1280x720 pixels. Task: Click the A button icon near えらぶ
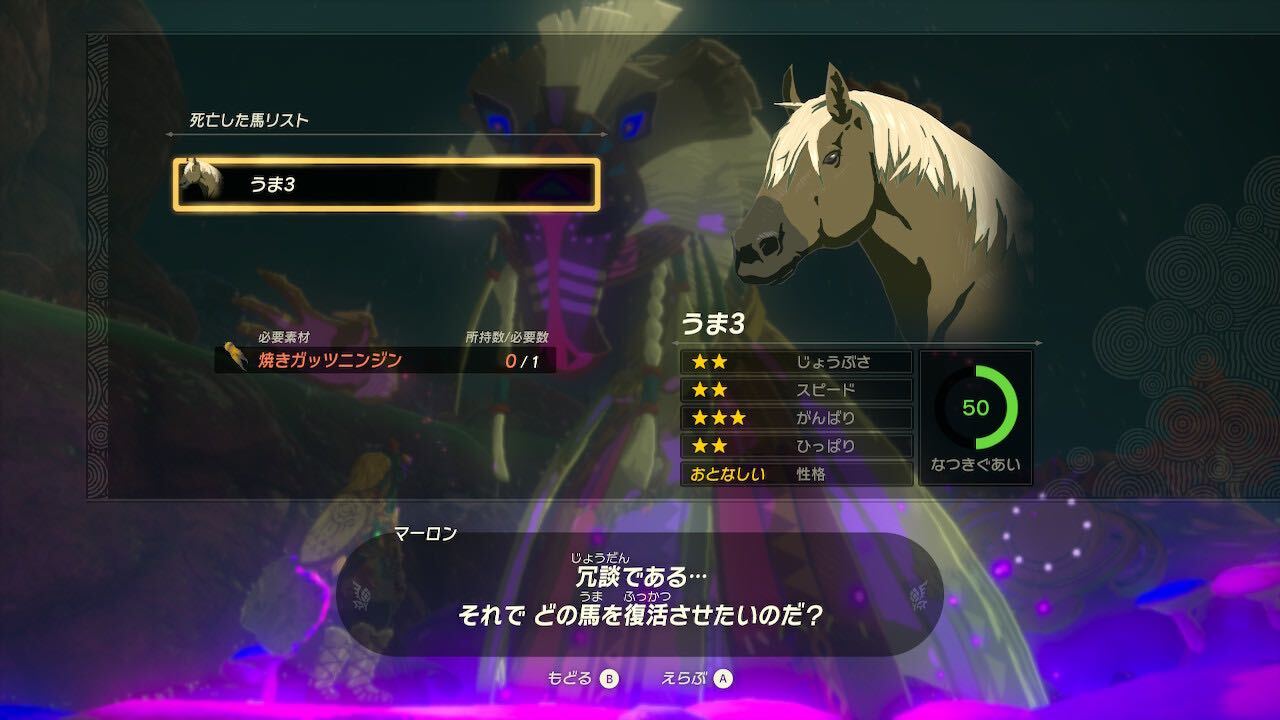(x=724, y=679)
